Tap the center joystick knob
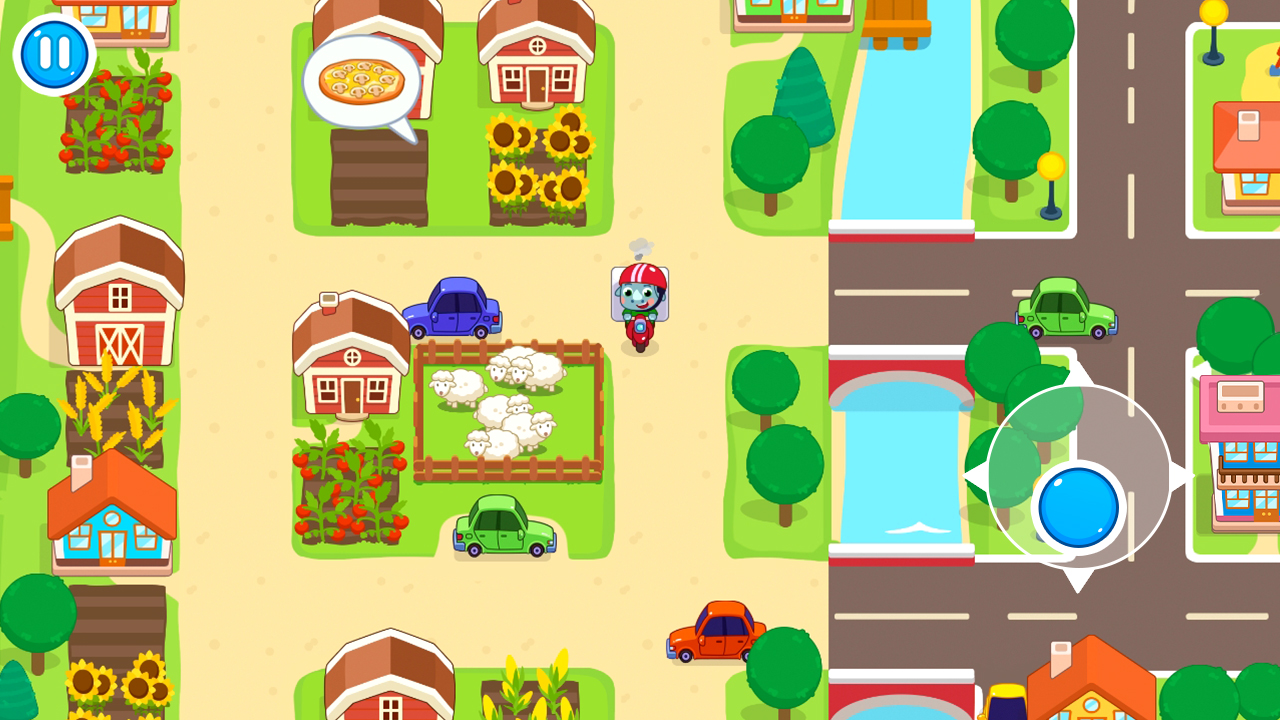This screenshot has height=720, width=1280. (1077, 507)
